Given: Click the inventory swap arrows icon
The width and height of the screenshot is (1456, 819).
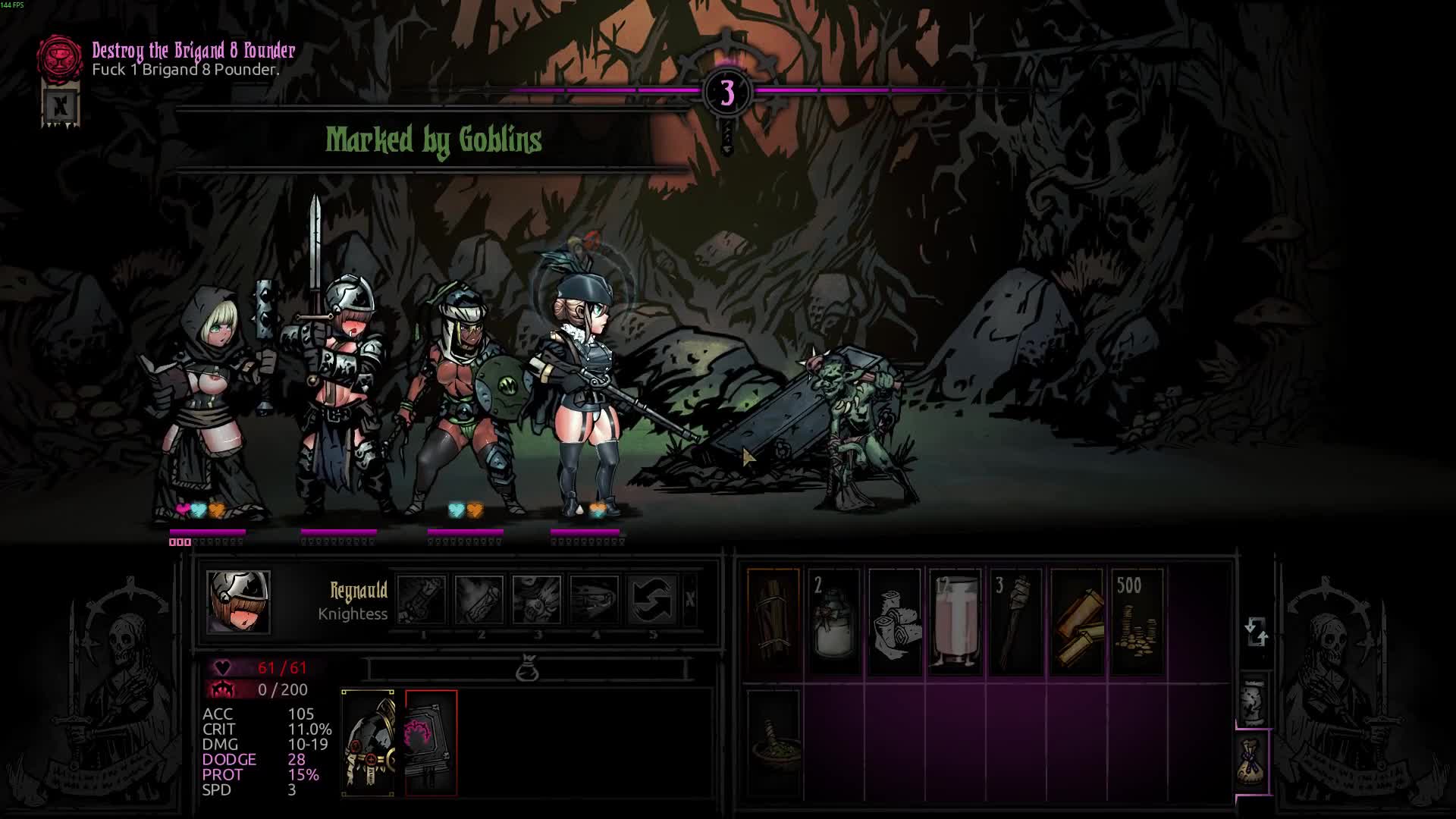Looking at the screenshot, I should [1256, 631].
